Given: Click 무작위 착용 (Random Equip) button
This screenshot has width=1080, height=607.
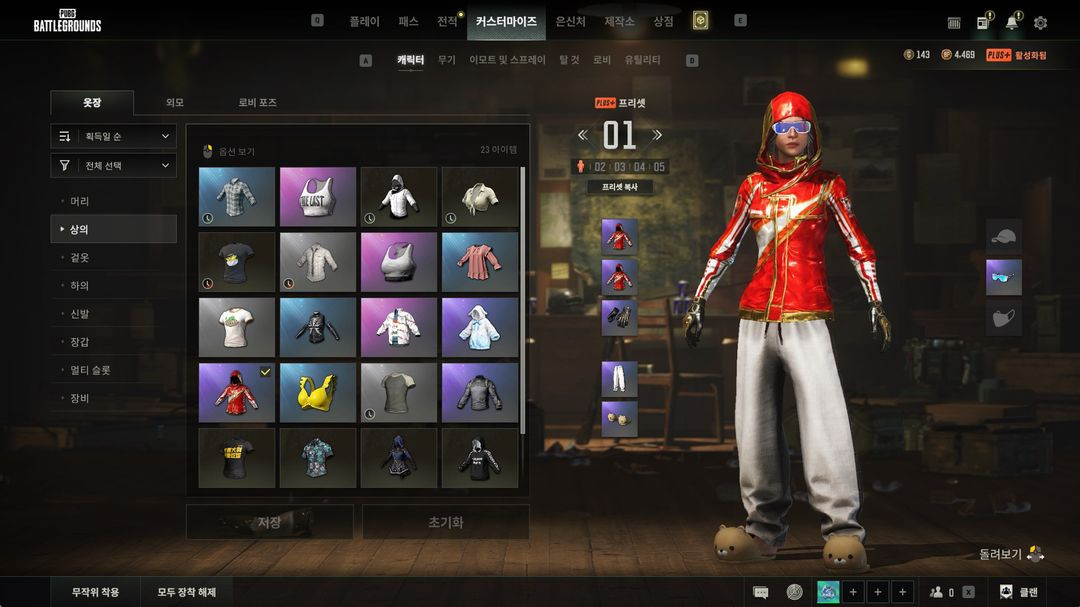Looking at the screenshot, I should click(x=95, y=592).
